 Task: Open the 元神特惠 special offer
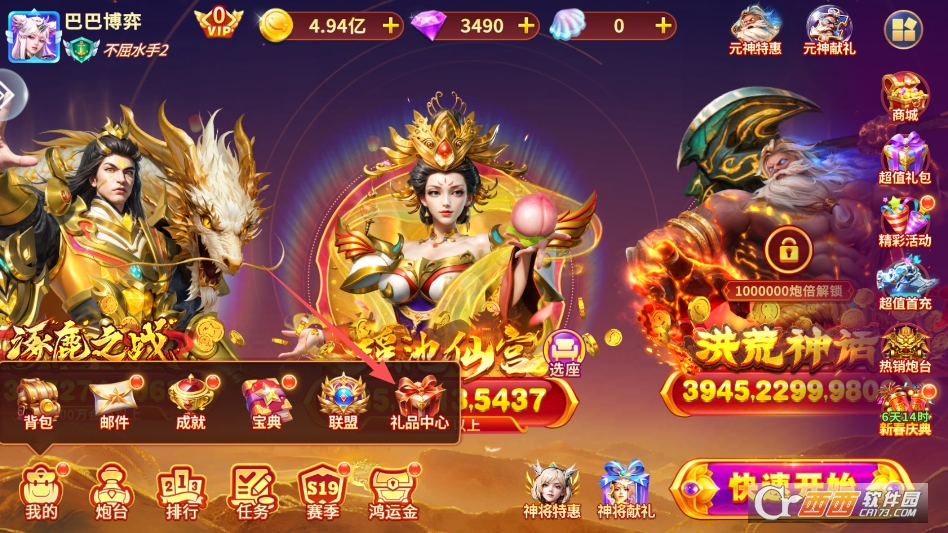[x=756, y=30]
